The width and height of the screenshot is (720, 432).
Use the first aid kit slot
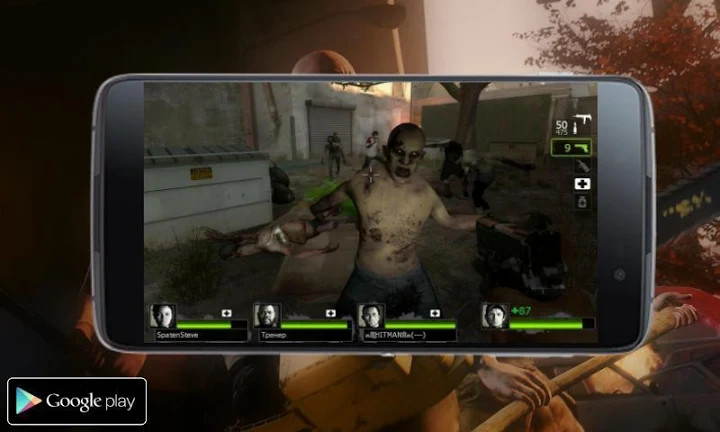click(x=581, y=184)
